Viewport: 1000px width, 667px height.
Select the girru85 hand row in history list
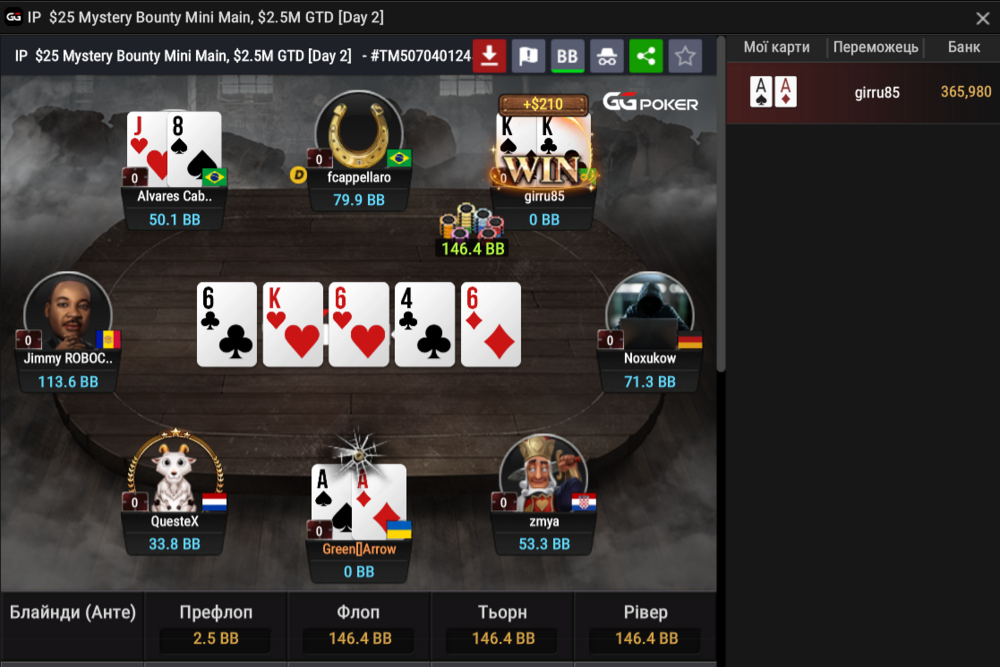(x=862, y=93)
